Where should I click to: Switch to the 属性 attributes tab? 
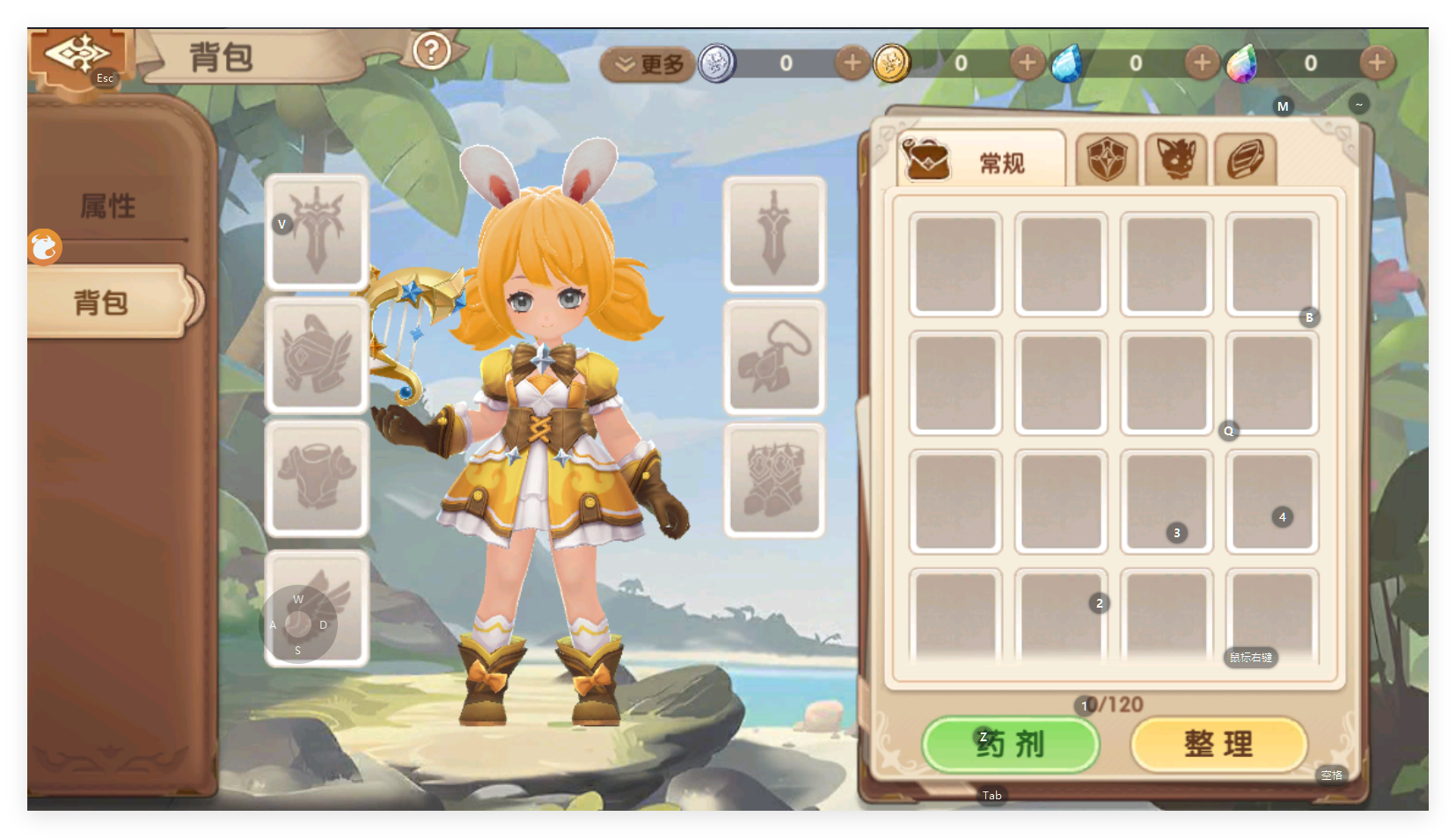click(108, 207)
